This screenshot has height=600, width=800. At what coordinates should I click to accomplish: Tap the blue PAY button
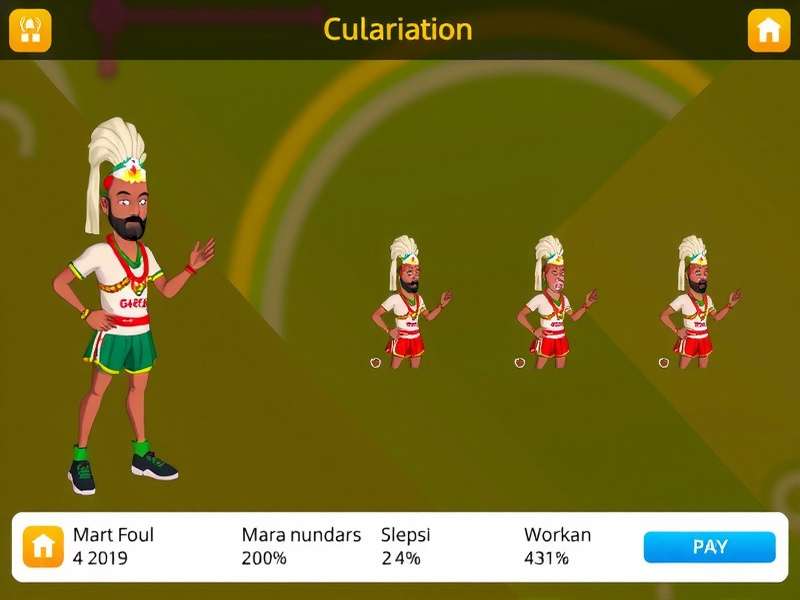point(709,547)
